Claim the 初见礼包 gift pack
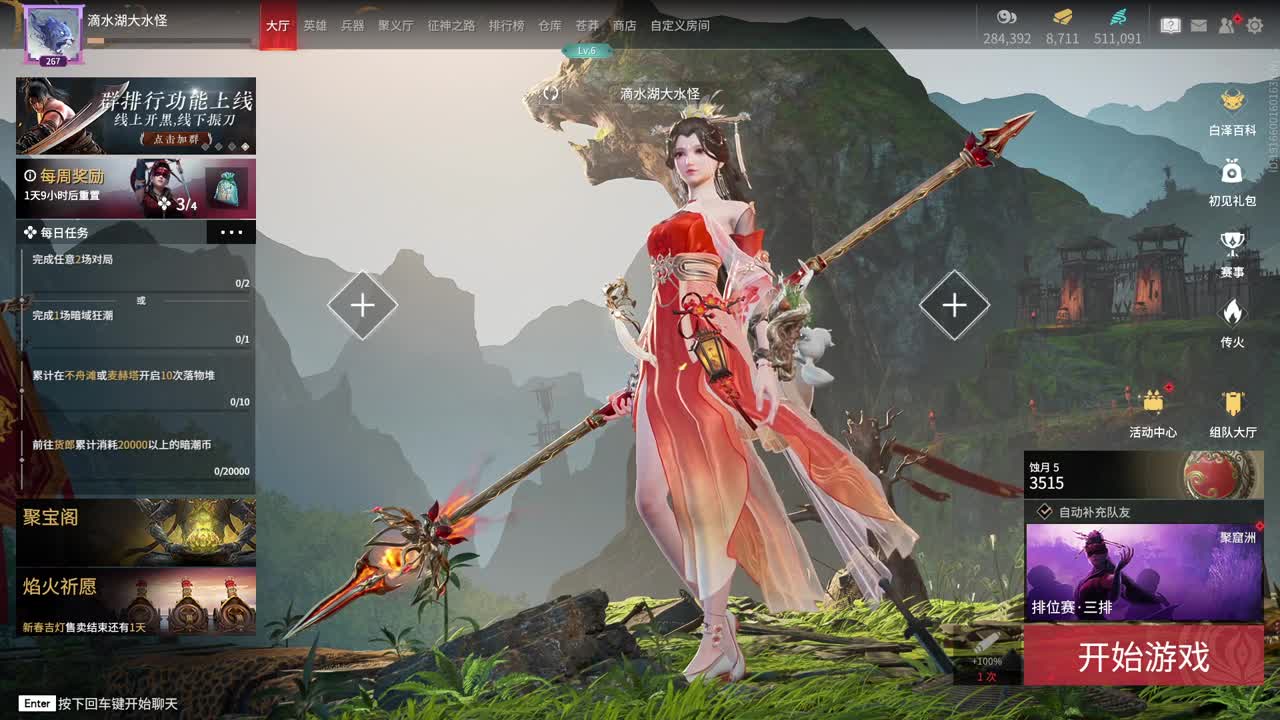The height and width of the screenshot is (720, 1280). tap(1232, 182)
